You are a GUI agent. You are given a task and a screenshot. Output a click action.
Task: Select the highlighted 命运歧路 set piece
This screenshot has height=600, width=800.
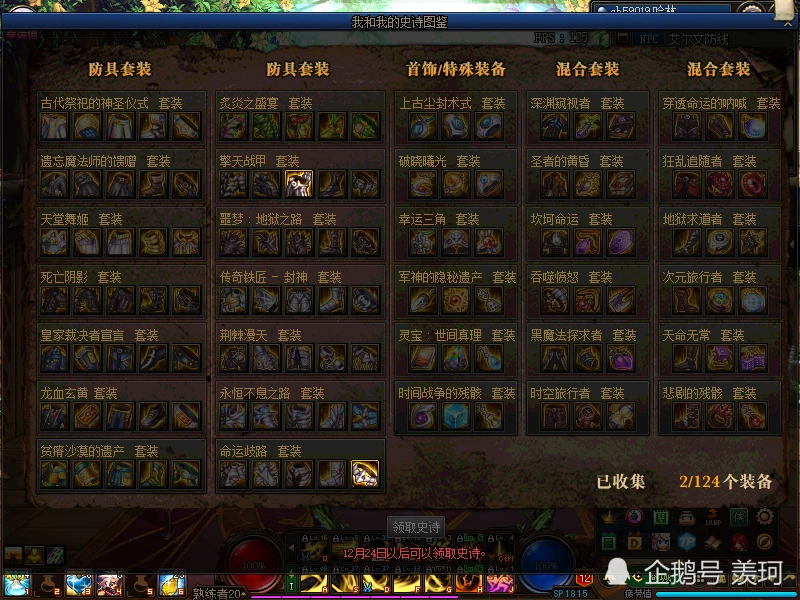coord(365,473)
